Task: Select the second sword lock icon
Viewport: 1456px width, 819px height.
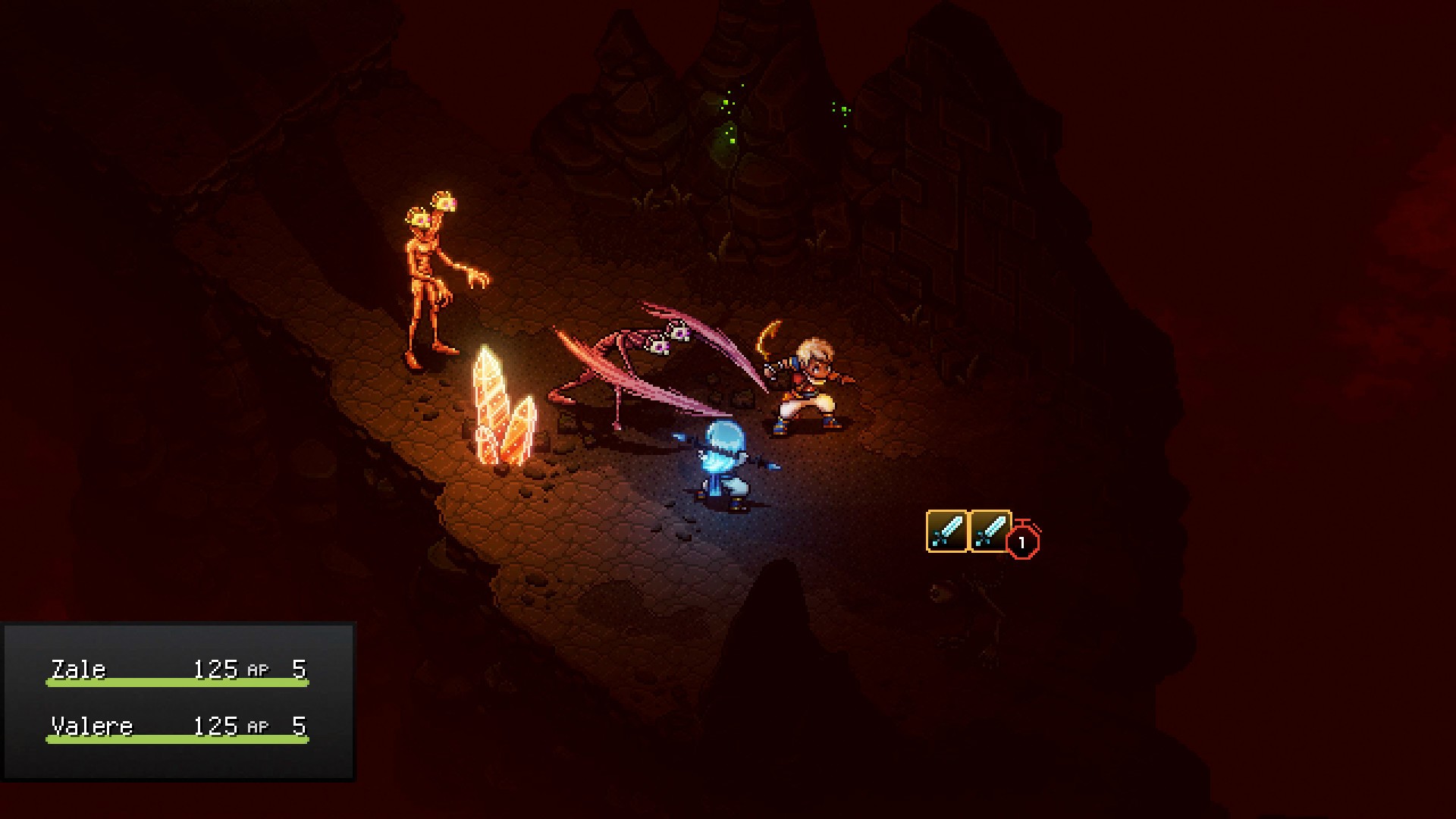Action: 990,531
